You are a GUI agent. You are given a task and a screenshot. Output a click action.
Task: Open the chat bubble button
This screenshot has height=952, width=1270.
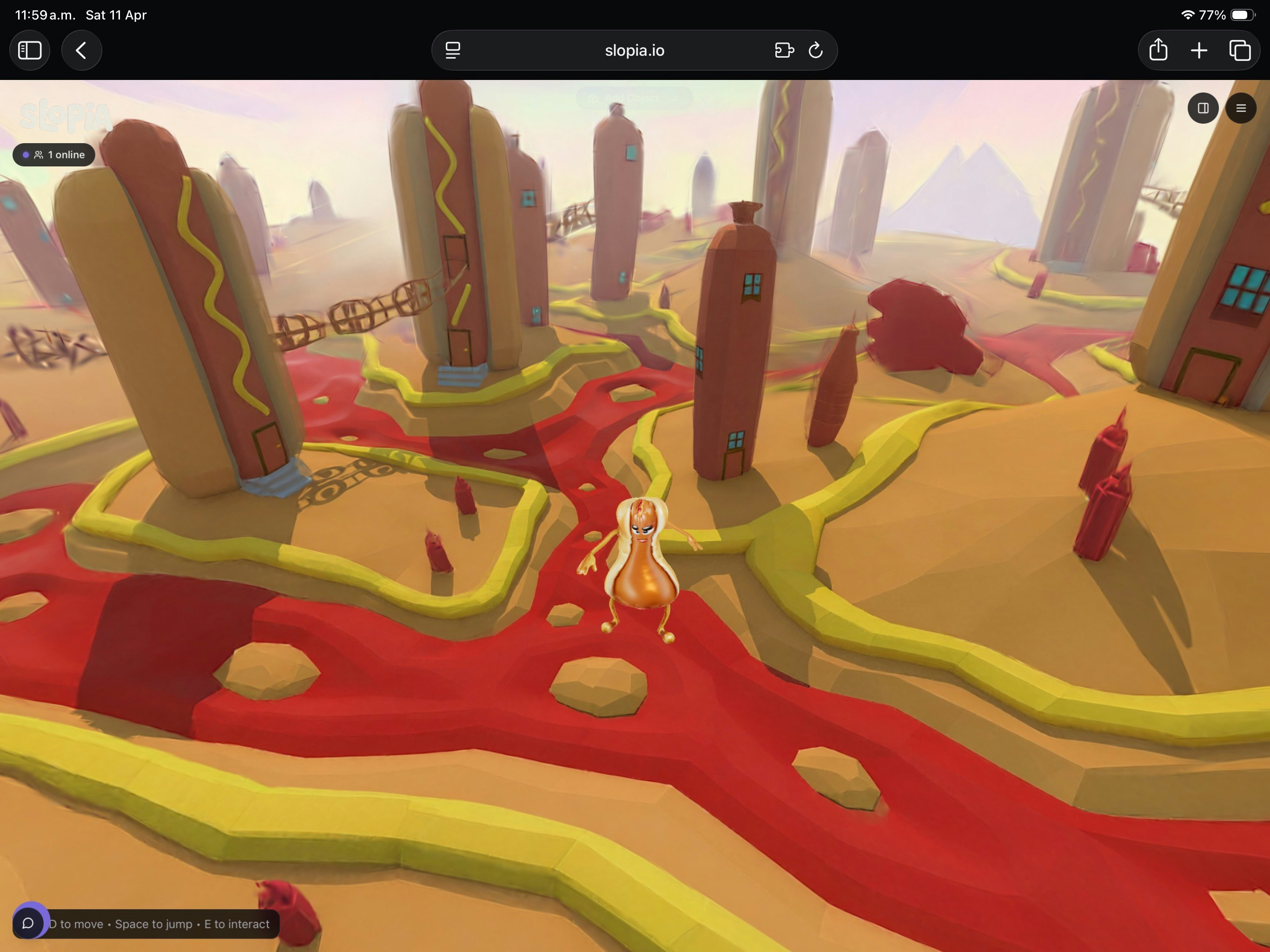pyautogui.click(x=28, y=923)
